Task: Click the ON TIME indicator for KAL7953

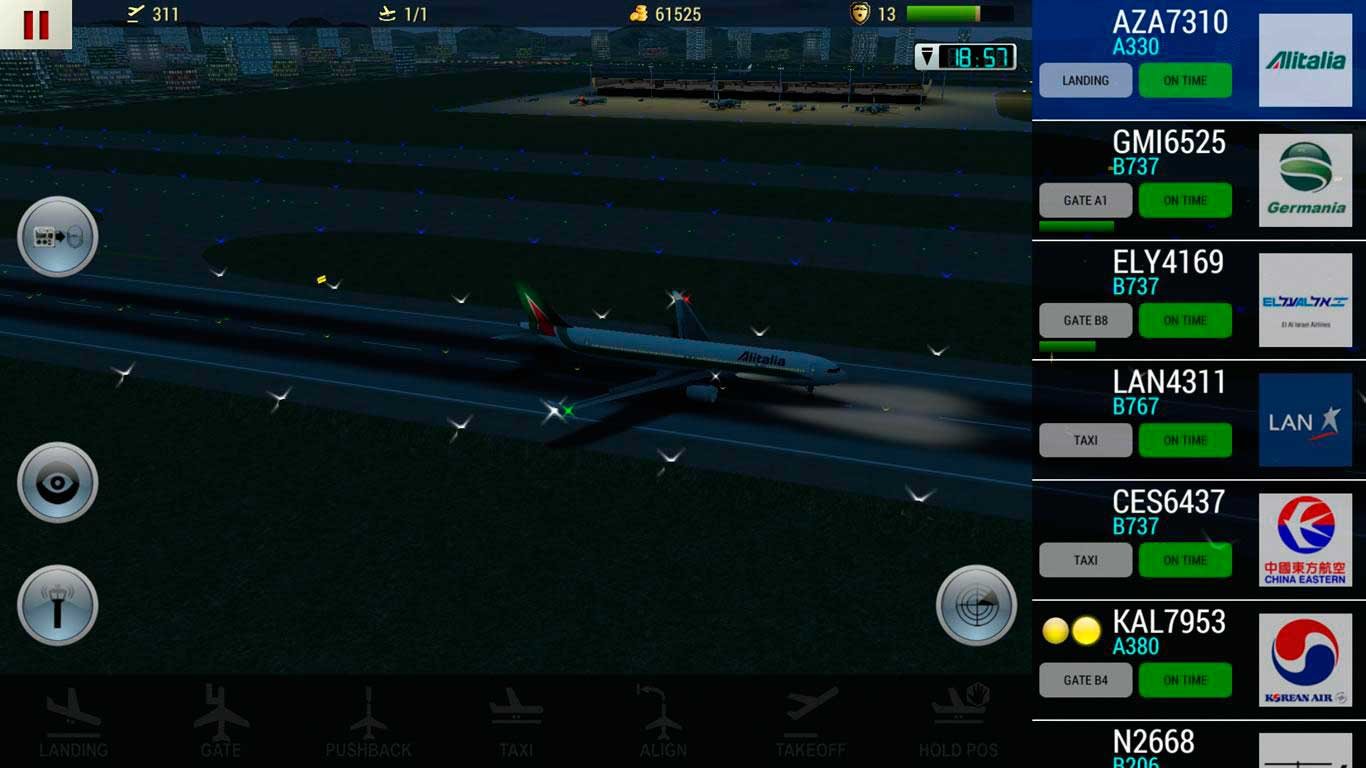Action: (1185, 681)
